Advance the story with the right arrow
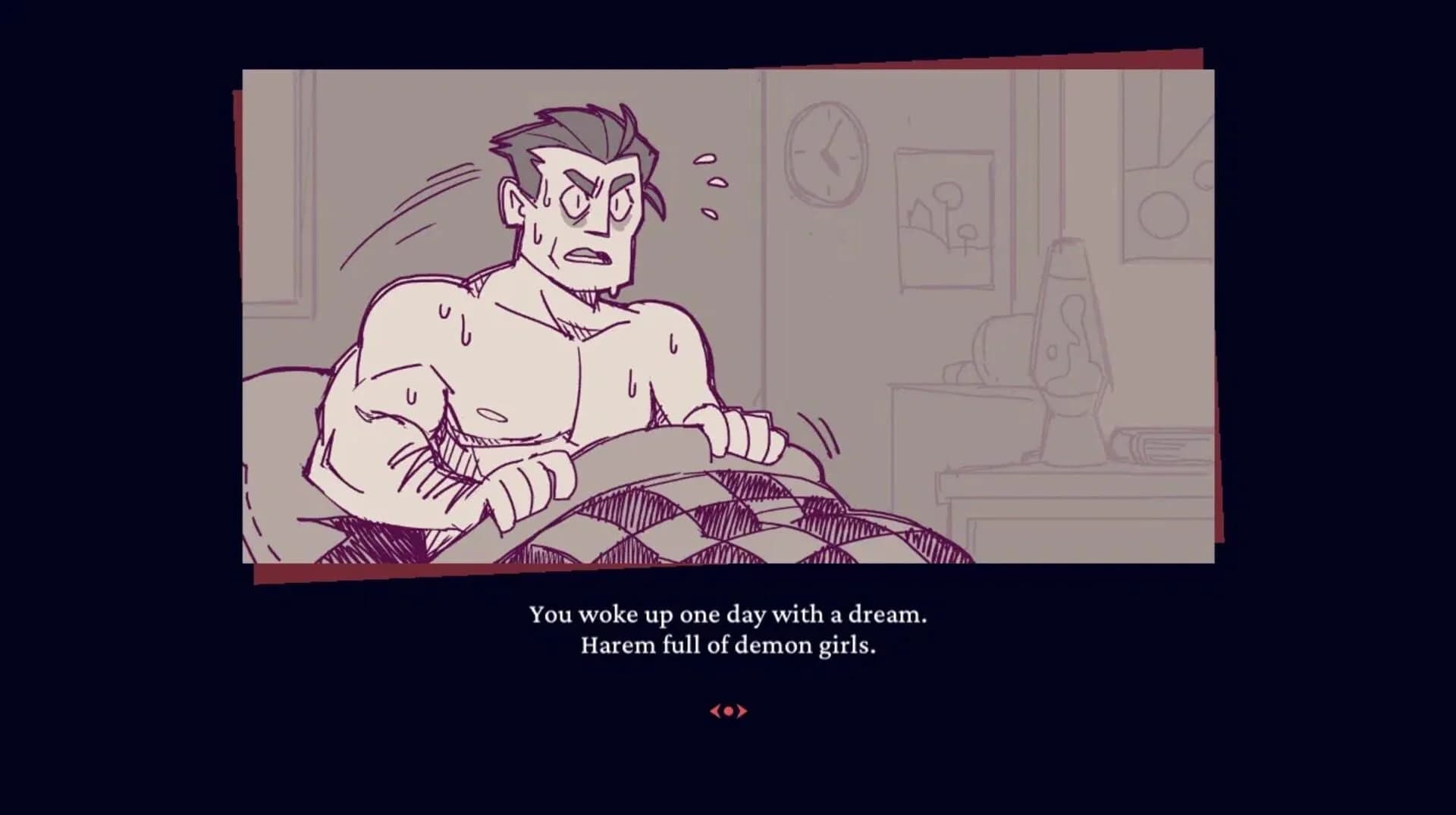 point(745,711)
